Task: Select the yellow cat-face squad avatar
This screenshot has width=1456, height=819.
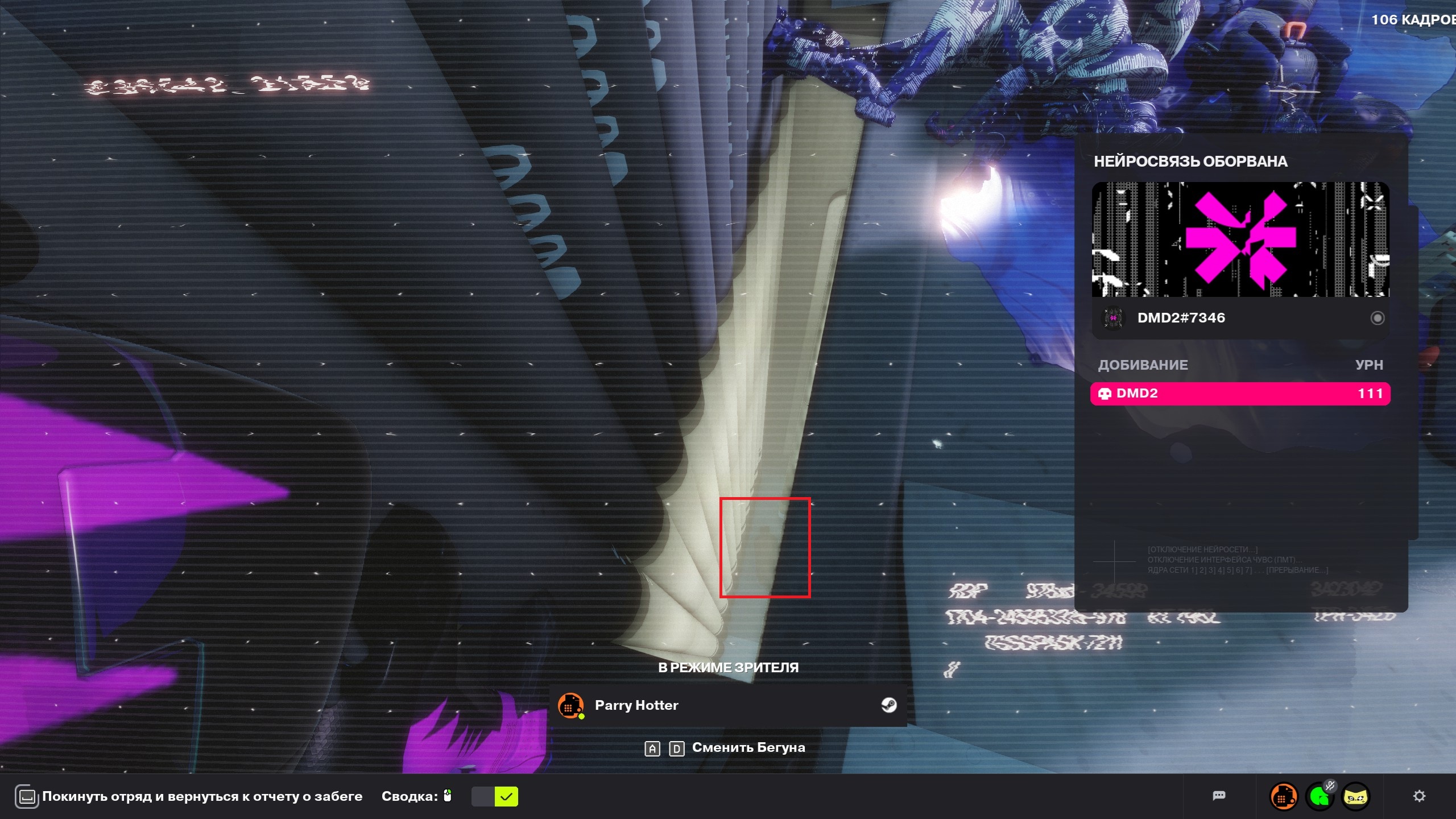Action: tap(1355, 797)
